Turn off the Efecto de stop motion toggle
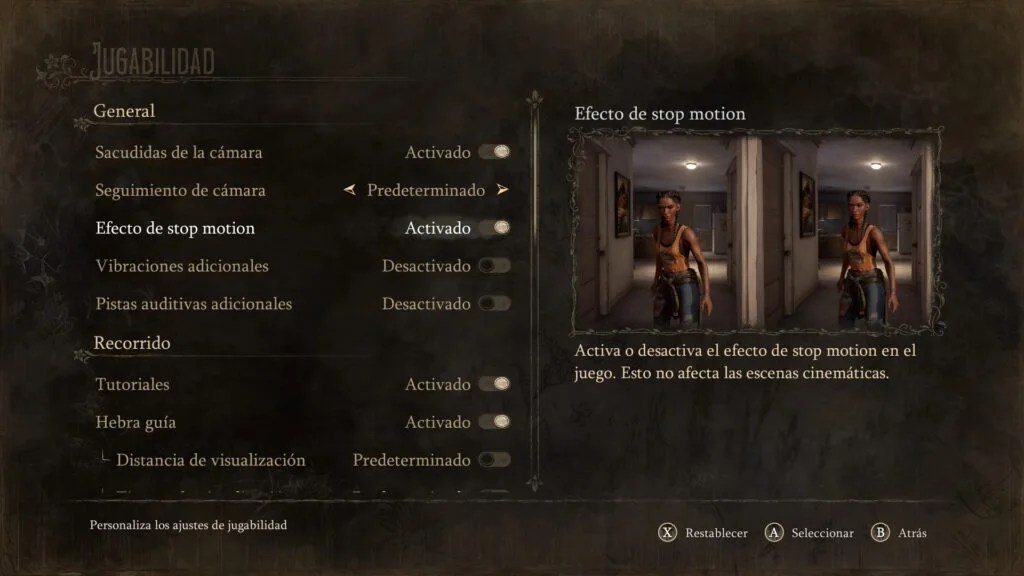The width and height of the screenshot is (1024, 576). coord(494,228)
